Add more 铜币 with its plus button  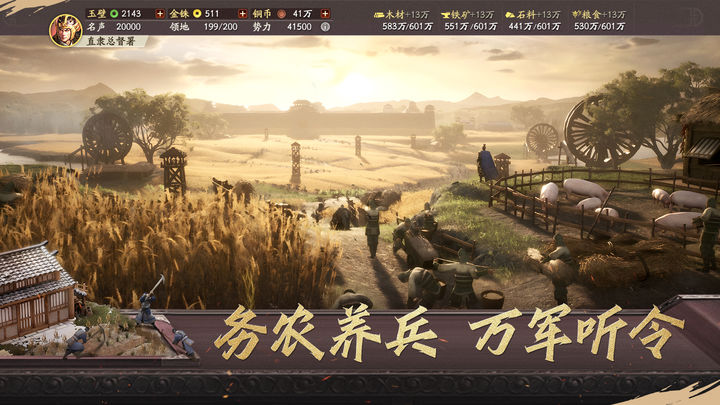(x=324, y=14)
